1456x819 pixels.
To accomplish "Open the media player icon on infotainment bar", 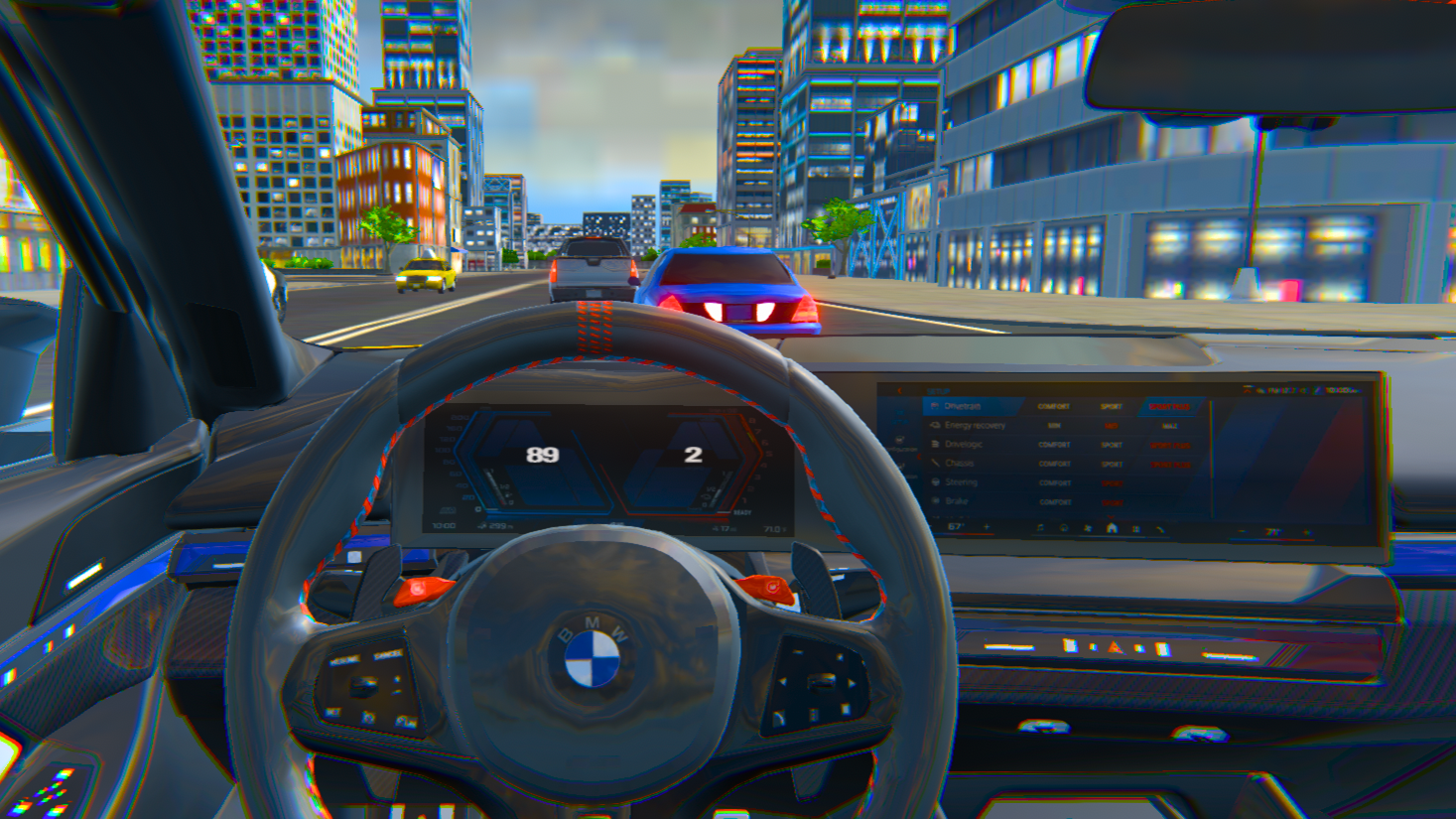I will 1040,527.
